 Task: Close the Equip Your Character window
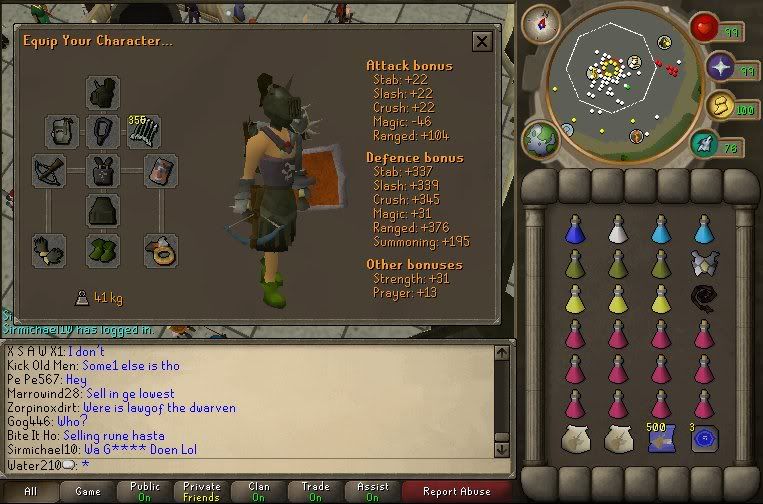(481, 42)
